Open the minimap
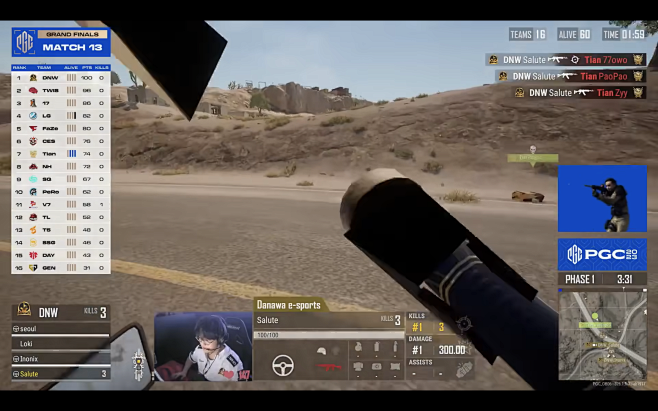The height and width of the screenshot is (411, 658). click(601, 335)
